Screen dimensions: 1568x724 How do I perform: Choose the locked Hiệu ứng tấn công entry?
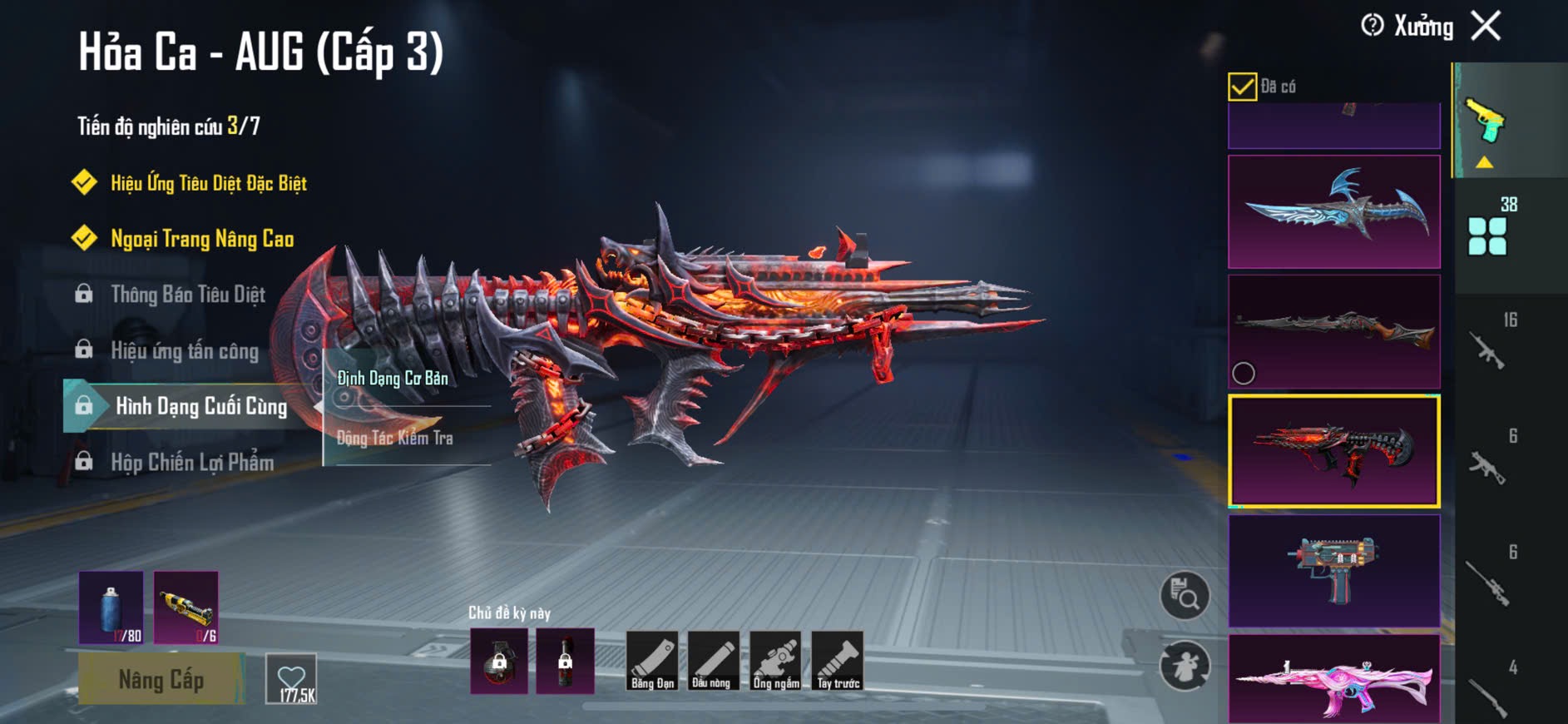click(x=185, y=350)
